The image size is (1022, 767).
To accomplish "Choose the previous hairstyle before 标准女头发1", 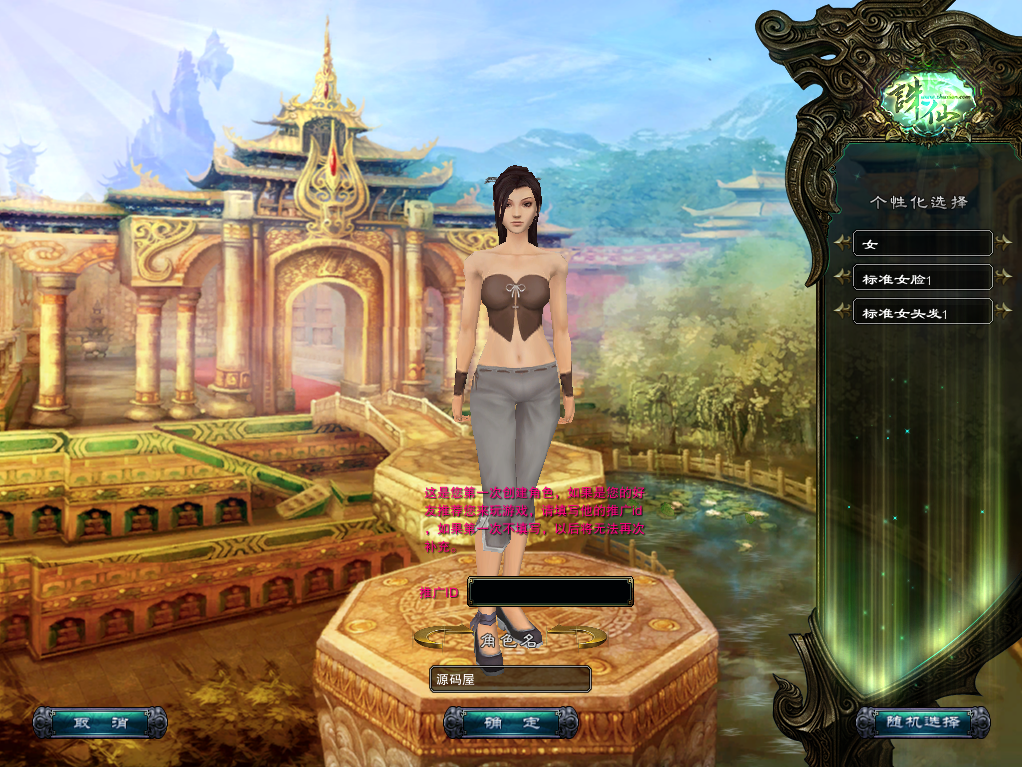I will (x=843, y=312).
